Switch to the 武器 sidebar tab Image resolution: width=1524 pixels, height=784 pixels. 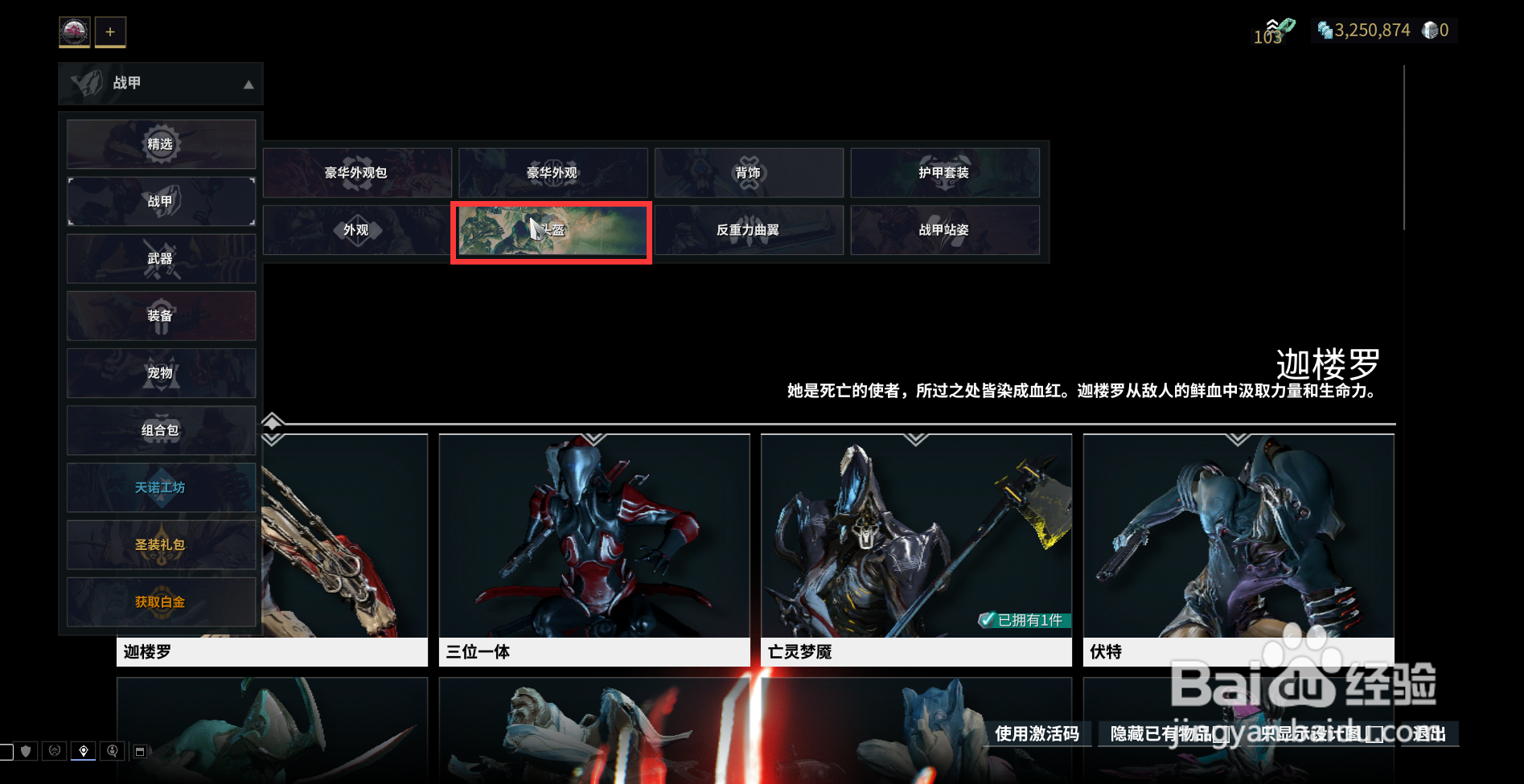point(160,258)
